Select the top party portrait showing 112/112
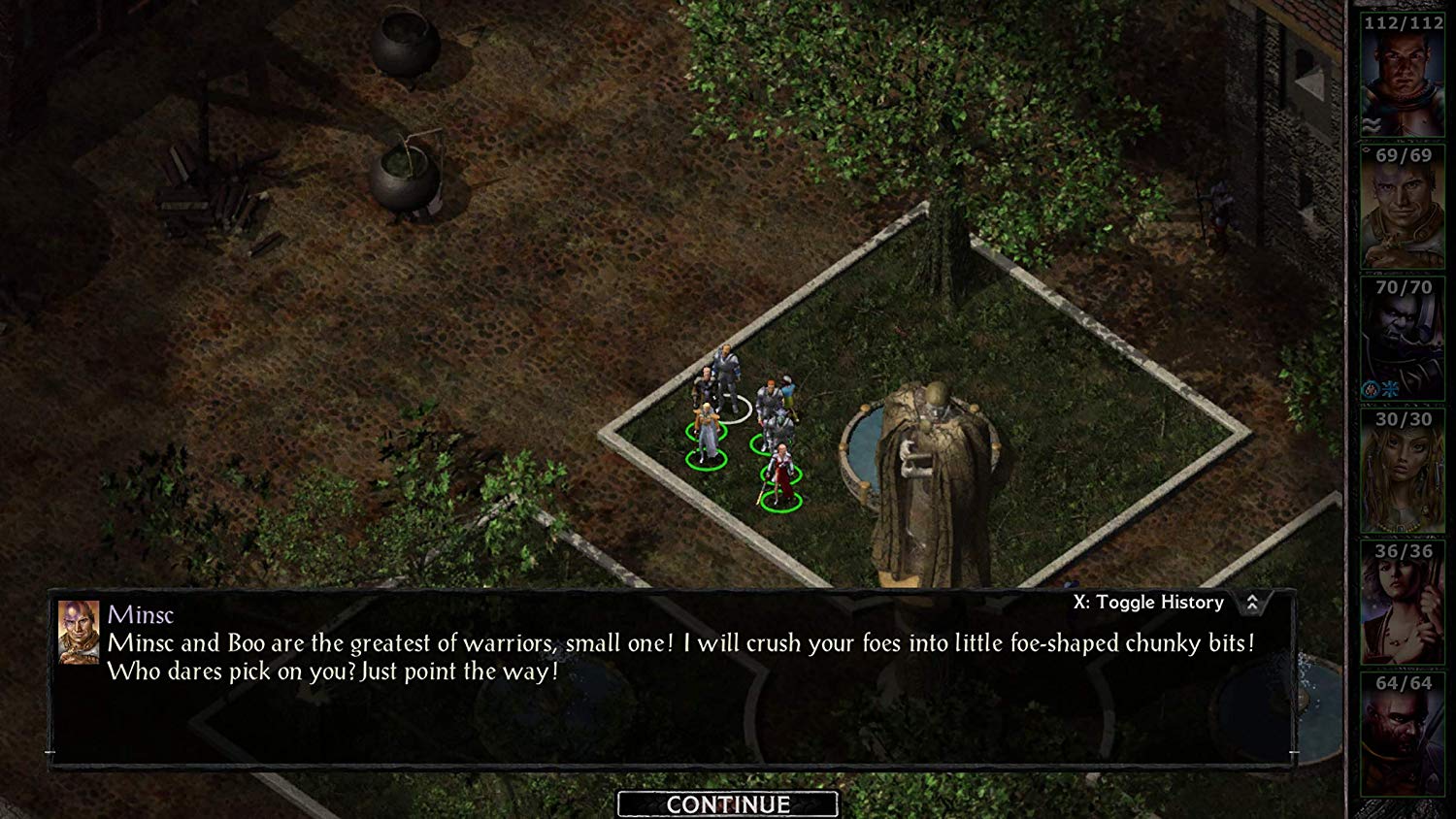 pyautogui.click(x=1401, y=73)
